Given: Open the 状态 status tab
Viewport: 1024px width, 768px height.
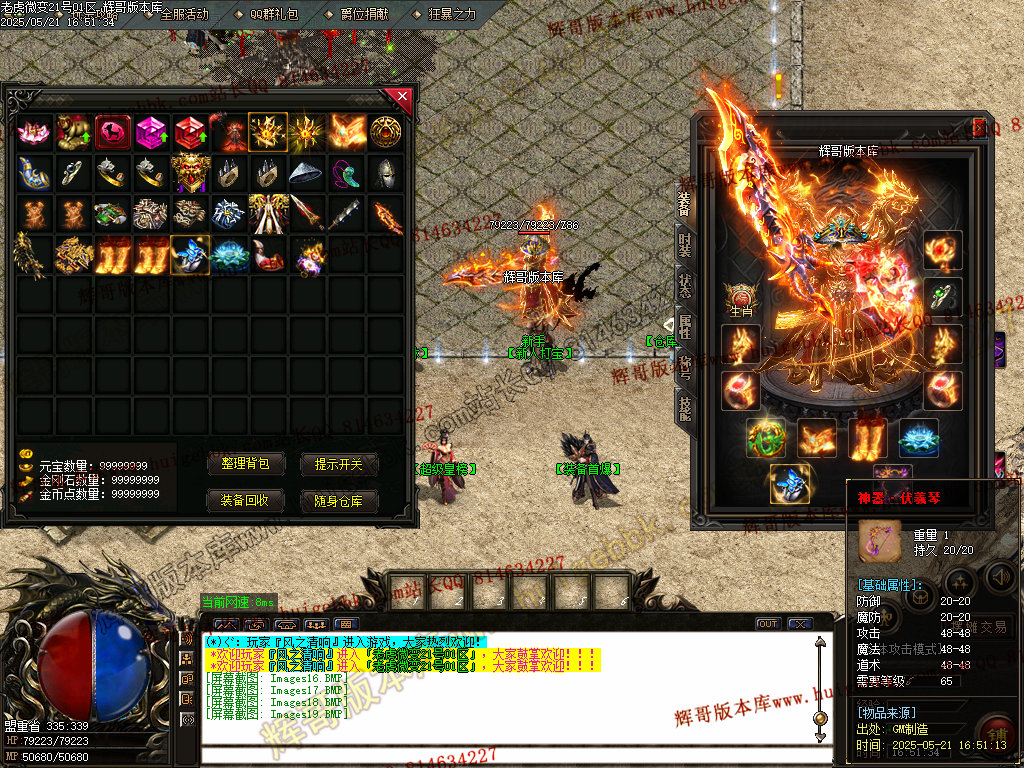Looking at the screenshot, I should point(685,285).
